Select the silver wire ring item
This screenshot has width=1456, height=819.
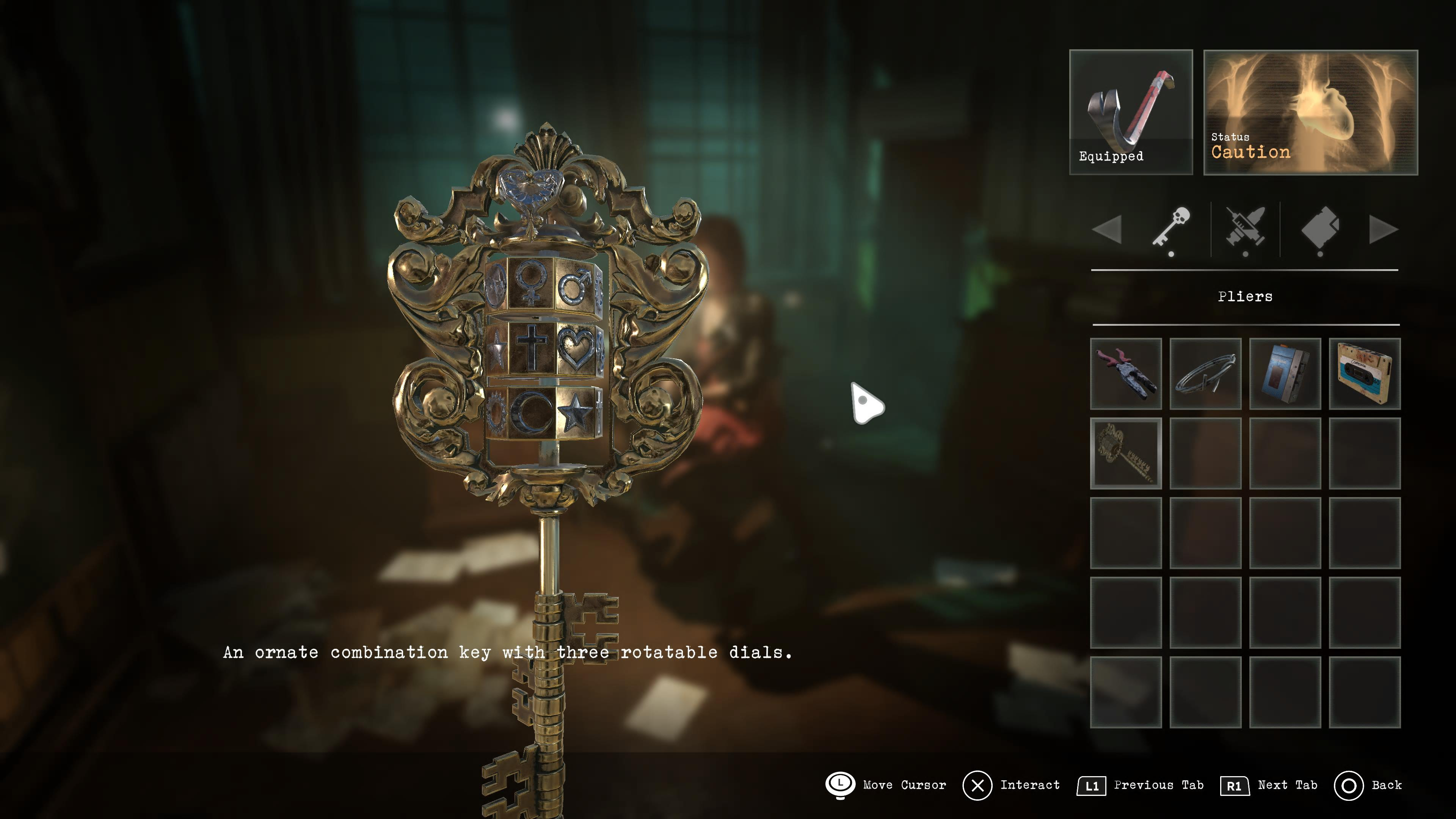[x=1205, y=373]
